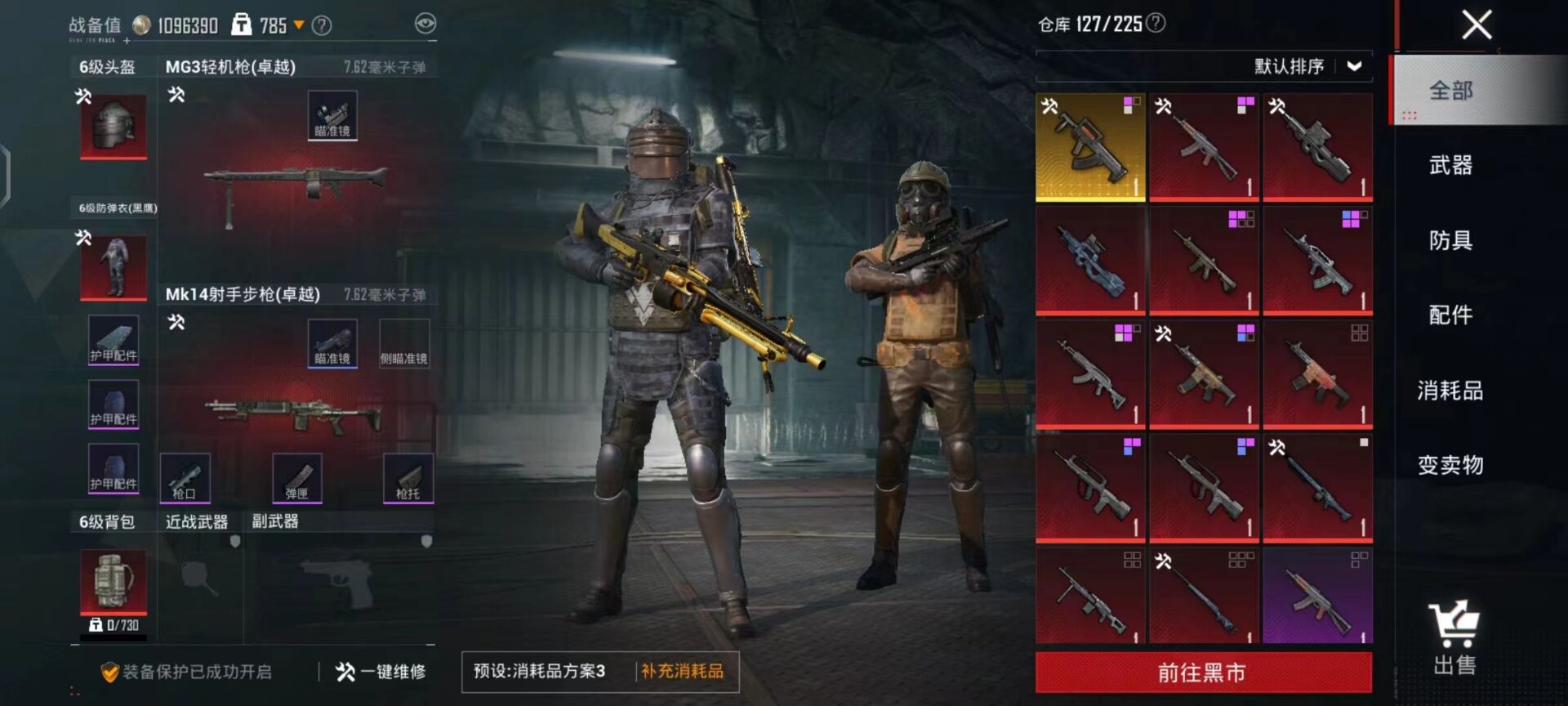
Task: Open the 默认排序 sort dropdown
Action: (x=1307, y=66)
